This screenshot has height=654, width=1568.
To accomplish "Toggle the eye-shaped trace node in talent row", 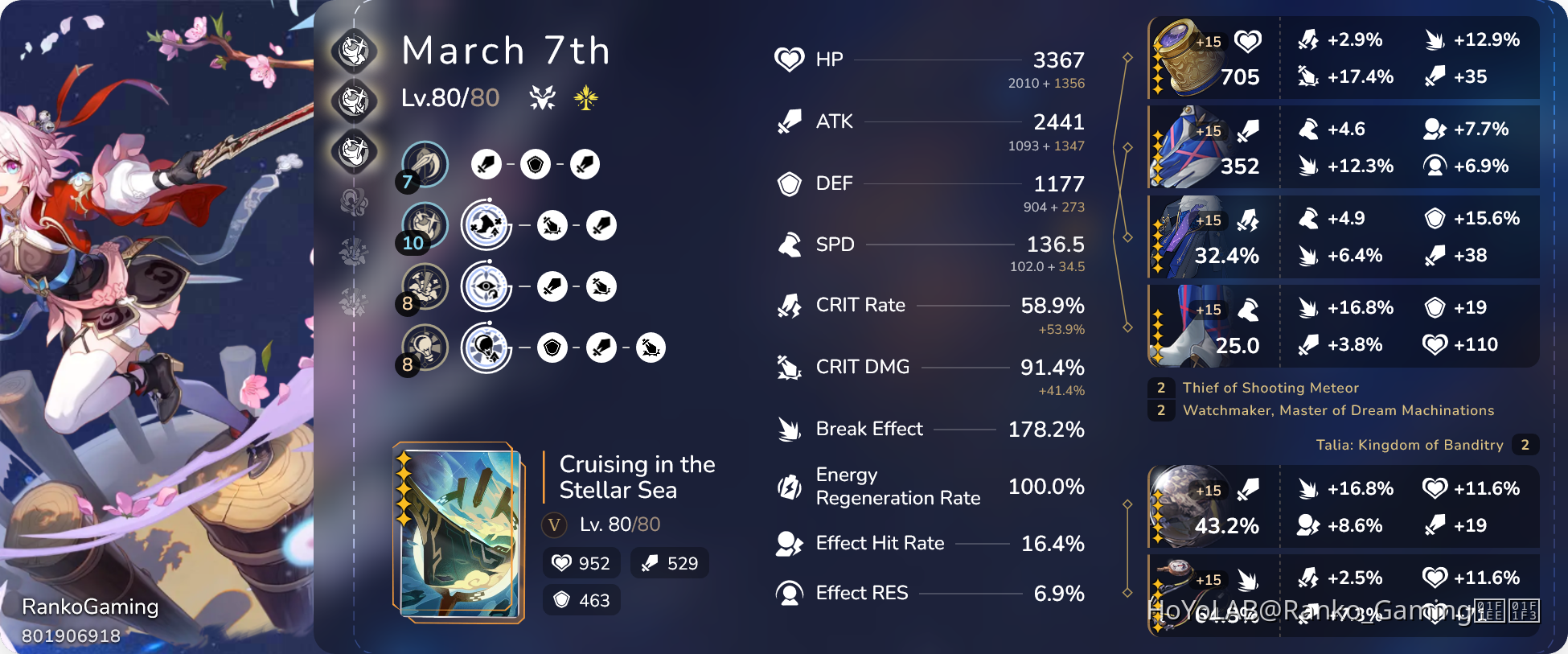I will [486, 286].
